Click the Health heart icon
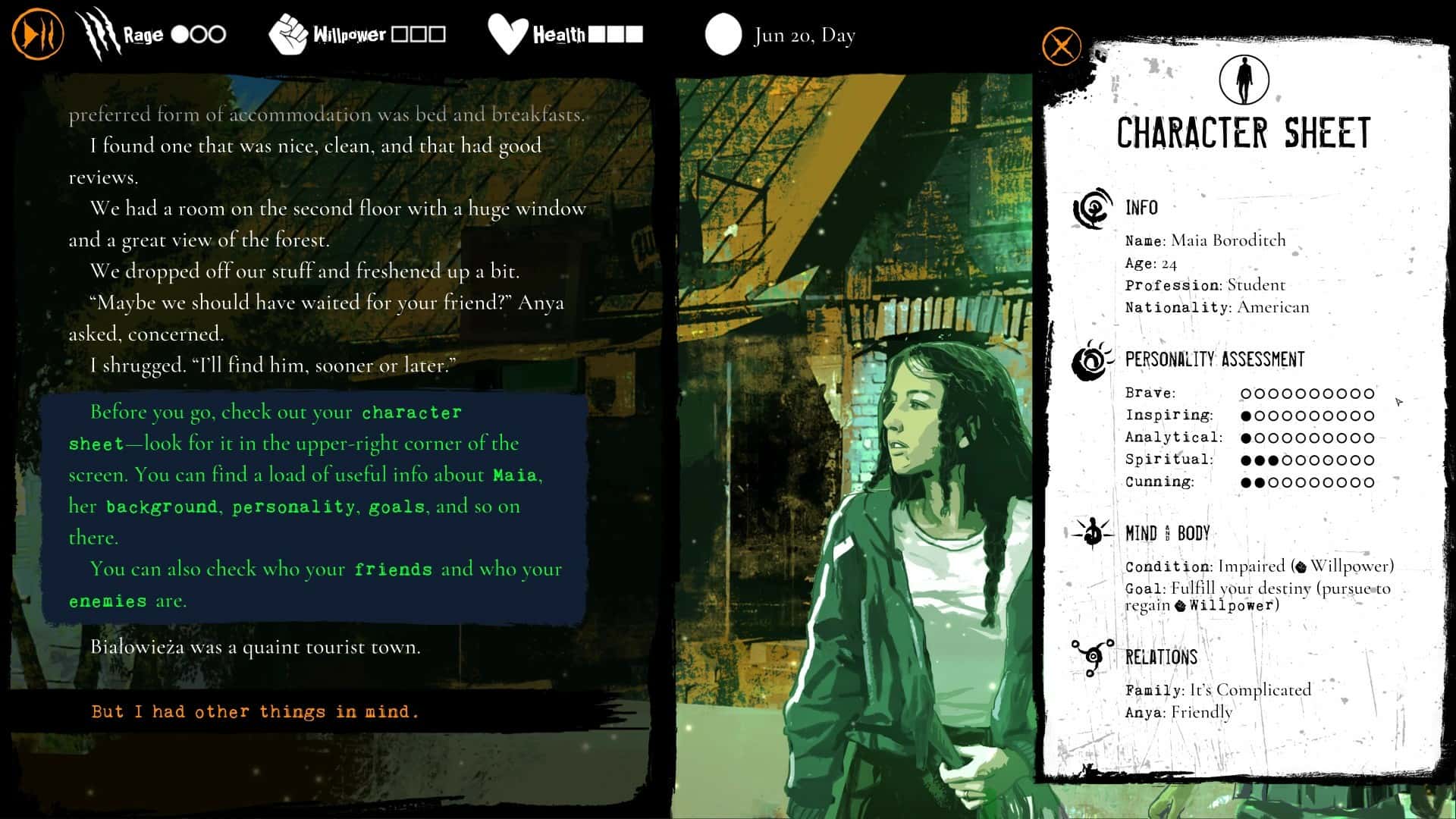The height and width of the screenshot is (819, 1456). 507,32
